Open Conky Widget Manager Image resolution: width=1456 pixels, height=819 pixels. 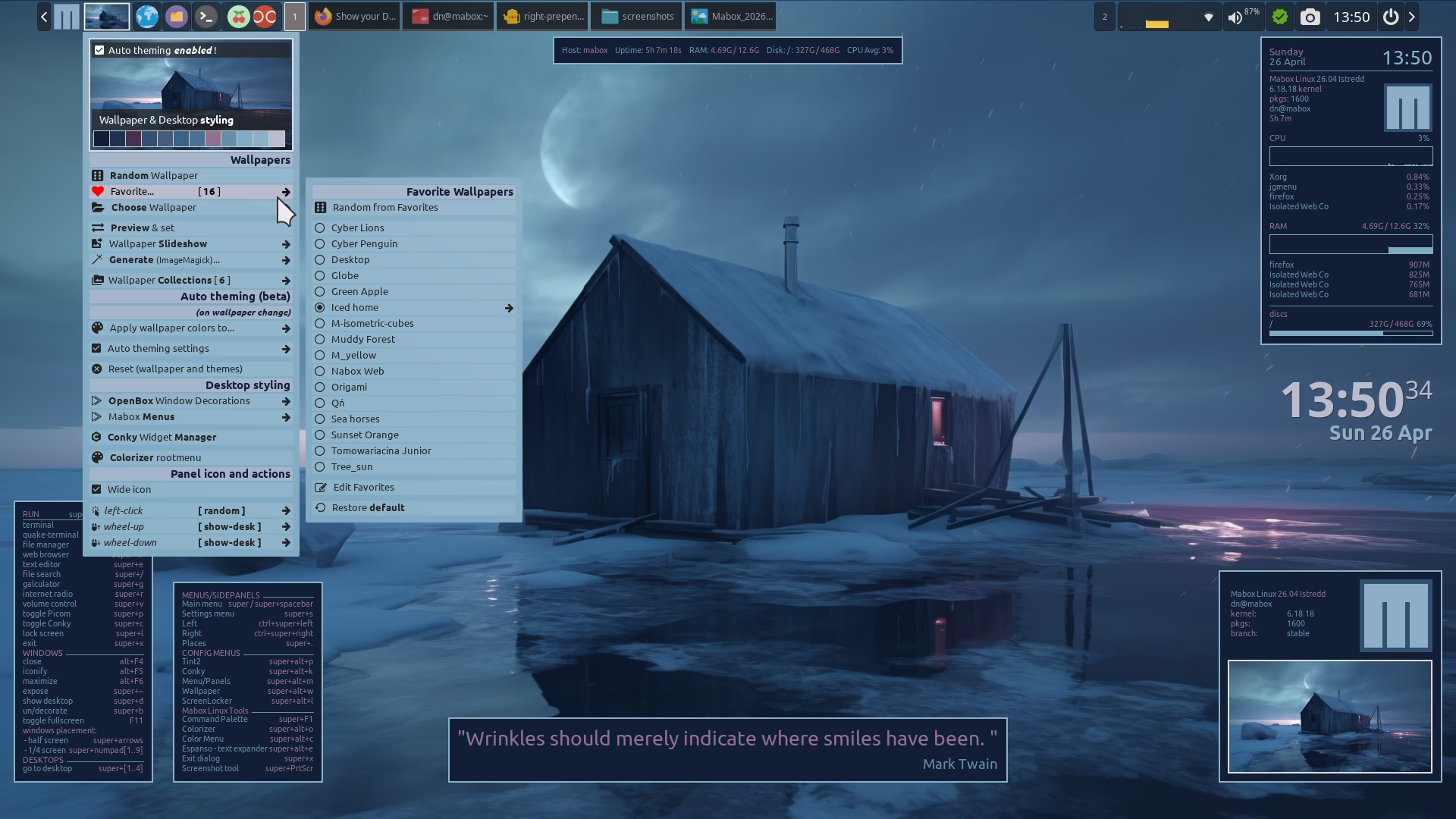[x=162, y=437]
